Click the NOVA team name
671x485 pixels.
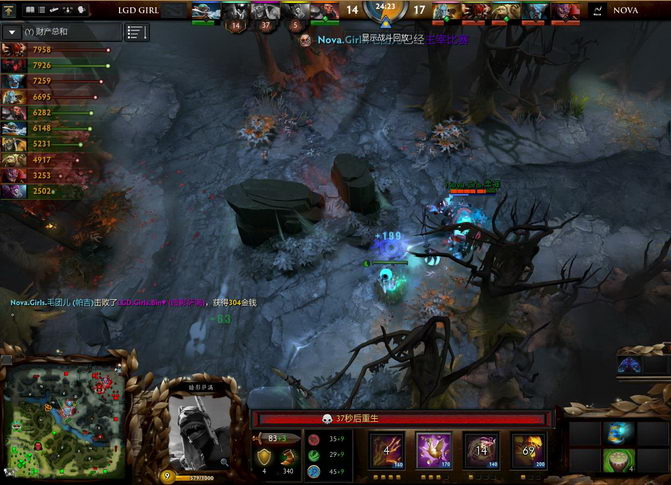[625, 10]
